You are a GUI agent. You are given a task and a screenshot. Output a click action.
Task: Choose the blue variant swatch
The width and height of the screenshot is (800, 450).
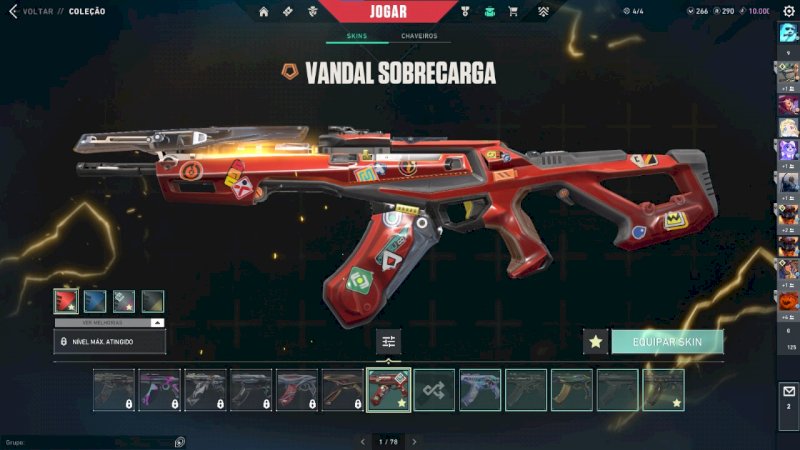pyautogui.click(x=95, y=301)
